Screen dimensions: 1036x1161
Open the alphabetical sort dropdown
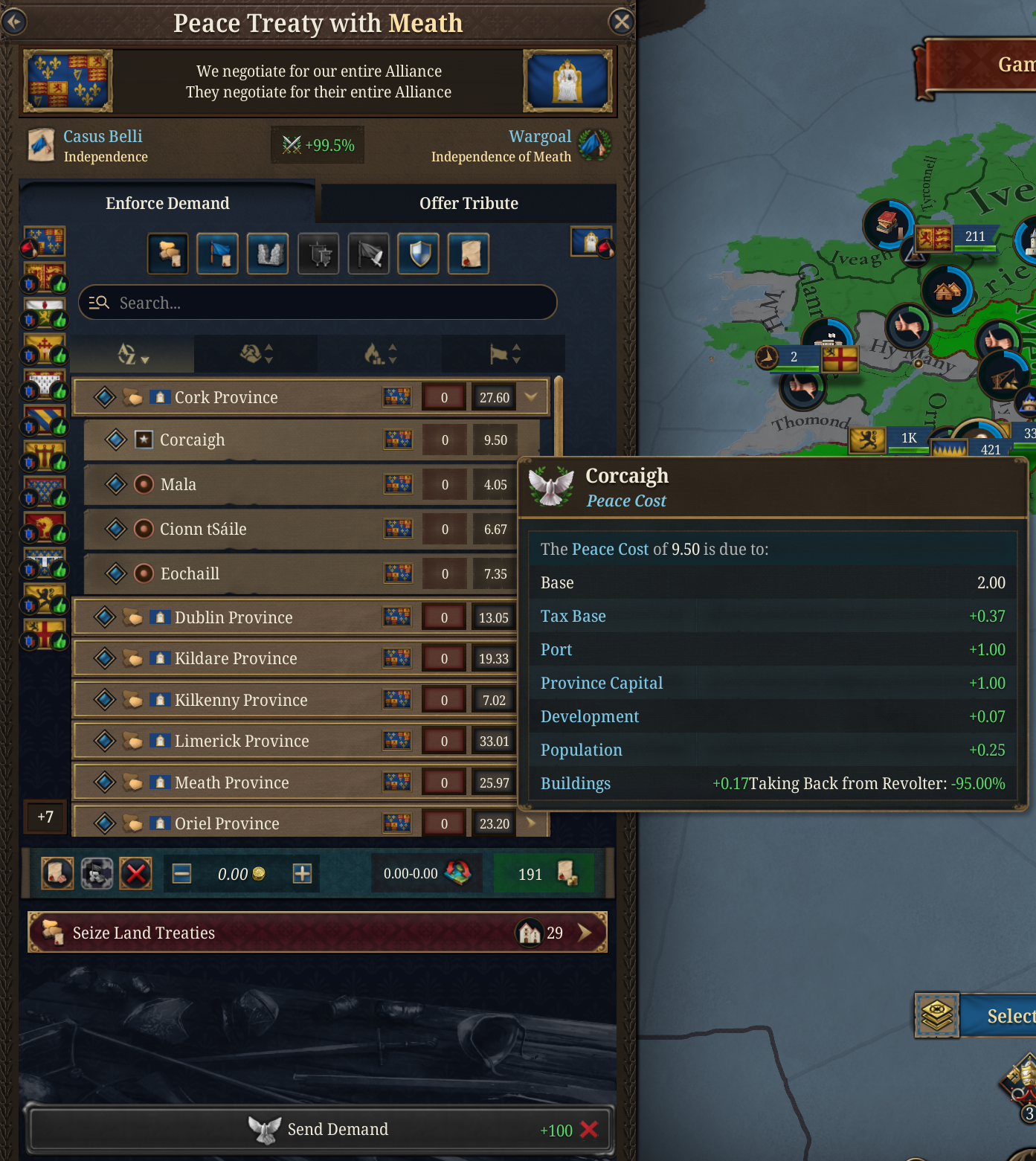click(134, 354)
